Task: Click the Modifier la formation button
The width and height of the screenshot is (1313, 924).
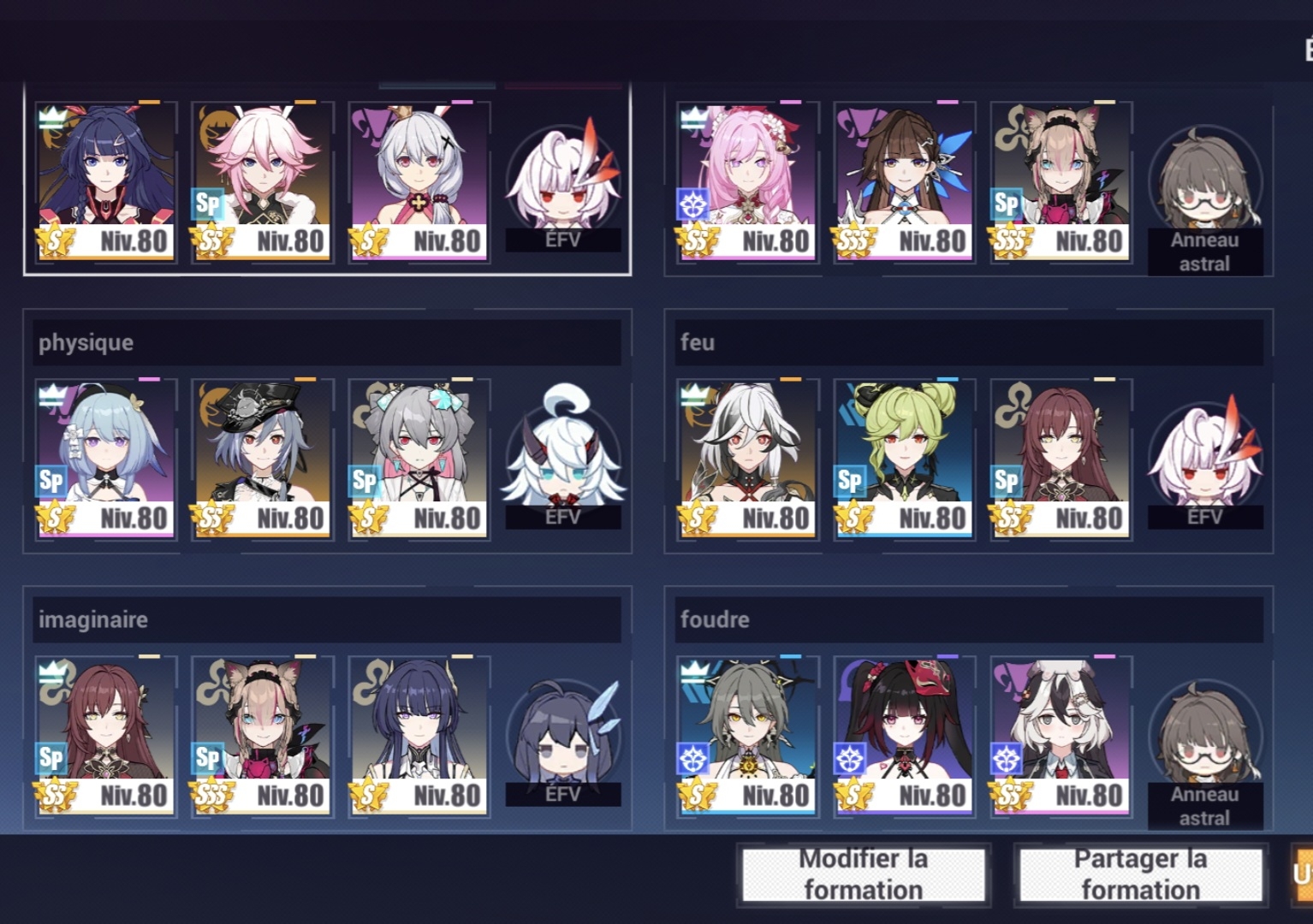Action: pyautogui.click(x=863, y=874)
